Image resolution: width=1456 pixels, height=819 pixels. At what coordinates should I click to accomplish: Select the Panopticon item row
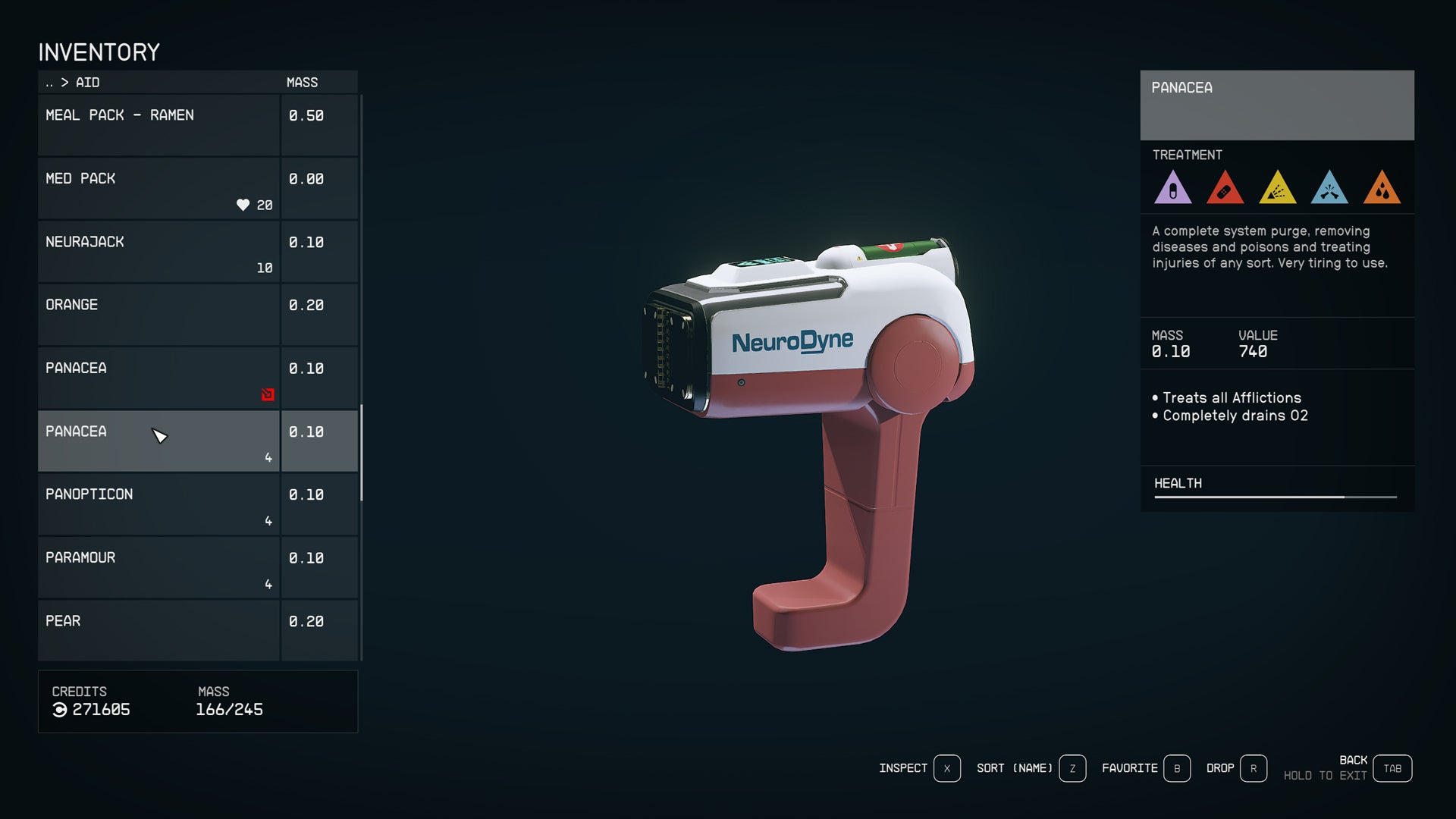click(159, 504)
